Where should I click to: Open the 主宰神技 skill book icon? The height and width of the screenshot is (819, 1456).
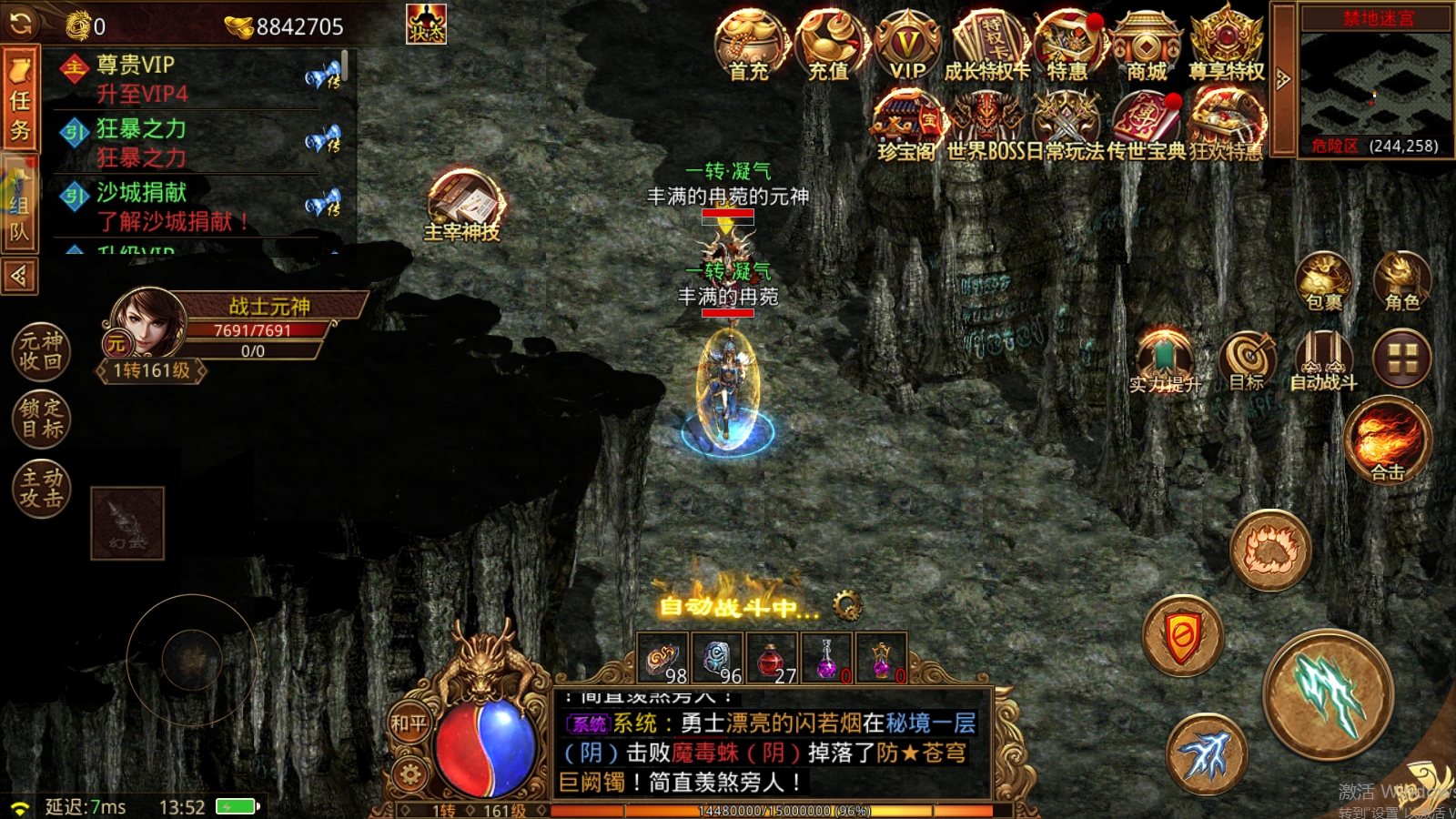(x=462, y=206)
